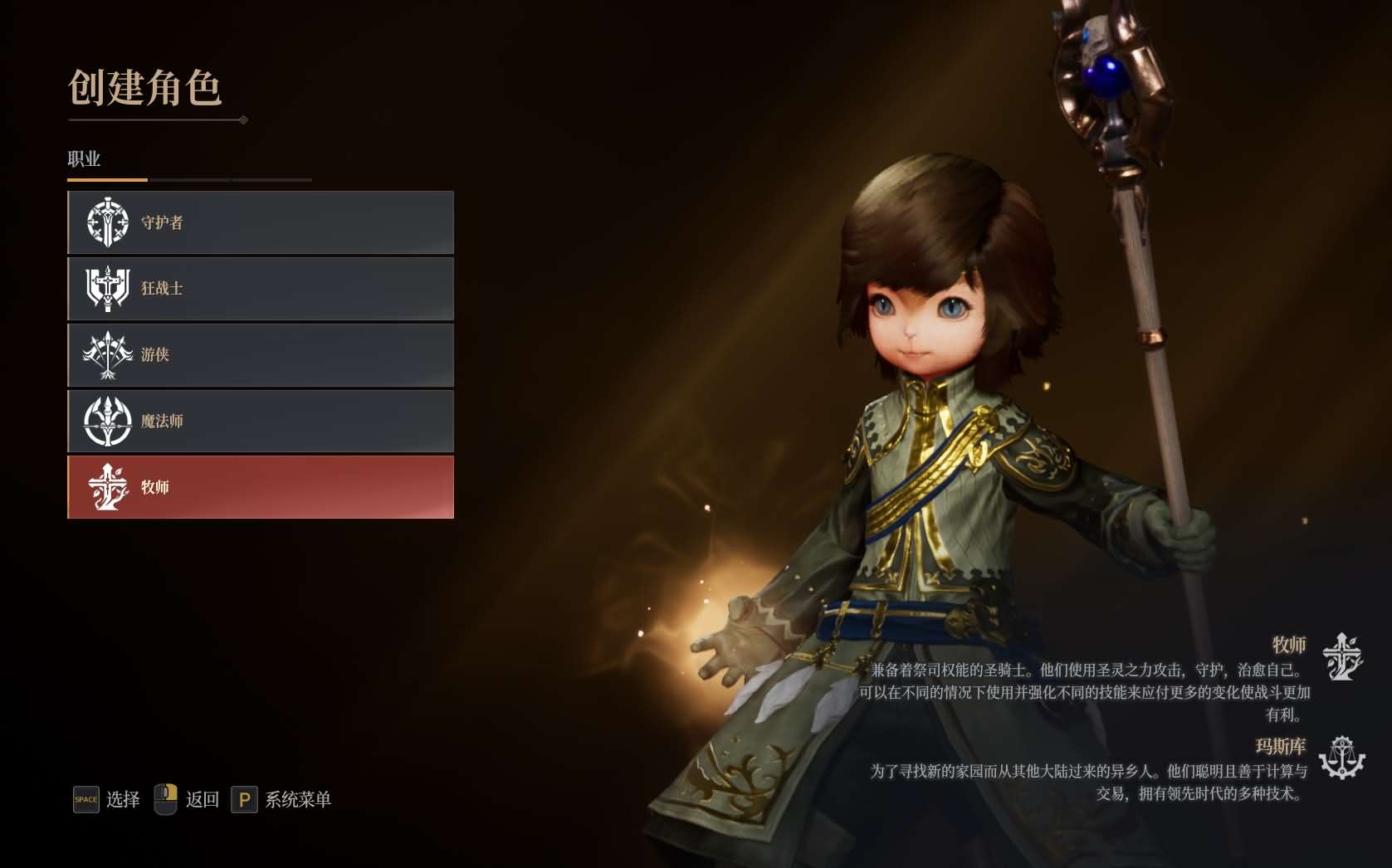The width and height of the screenshot is (1392, 868).
Task: Select the 狂战士 class option
Action: (x=260, y=287)
